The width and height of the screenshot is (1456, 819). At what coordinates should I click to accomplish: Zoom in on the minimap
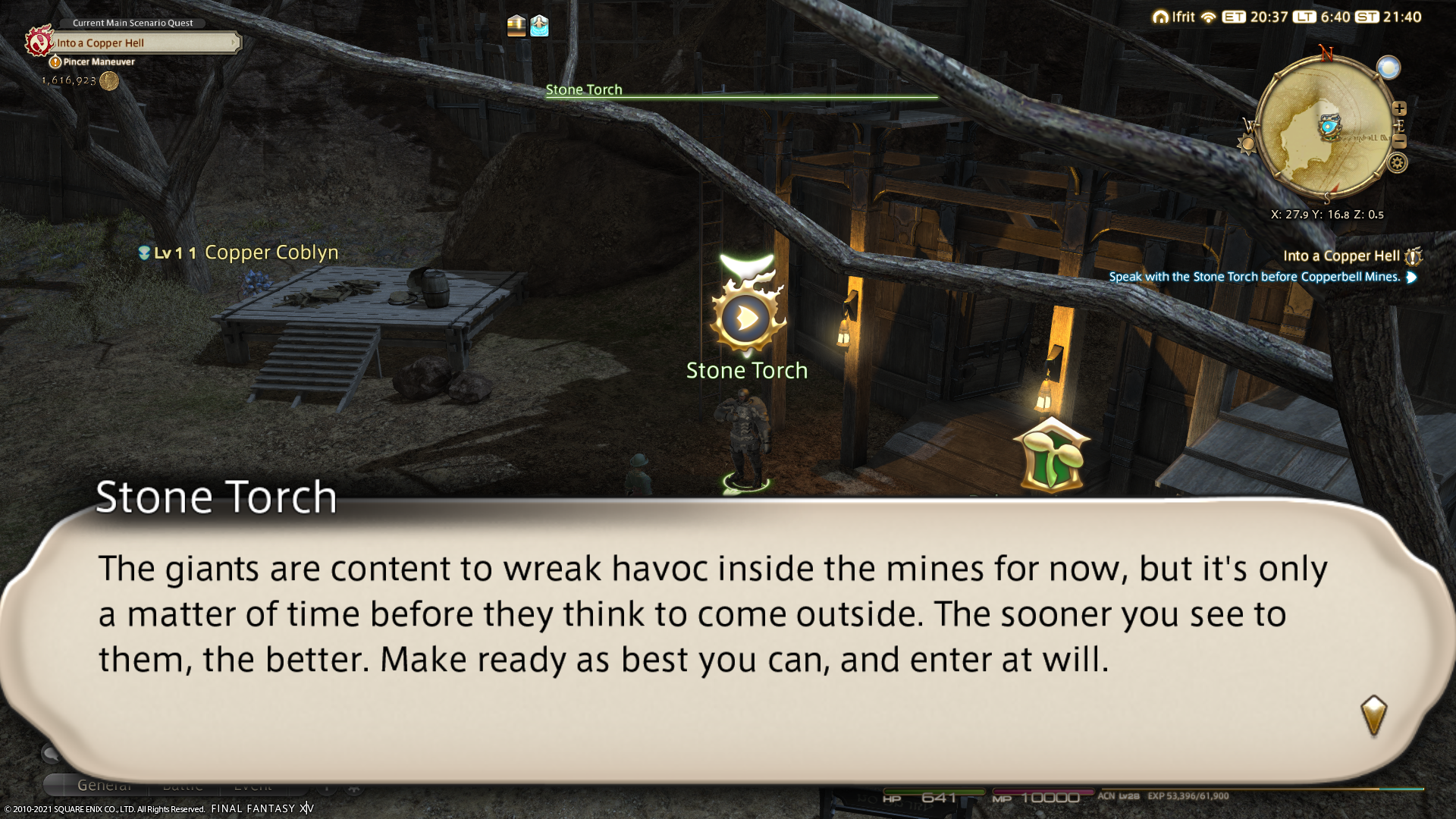1399,108
